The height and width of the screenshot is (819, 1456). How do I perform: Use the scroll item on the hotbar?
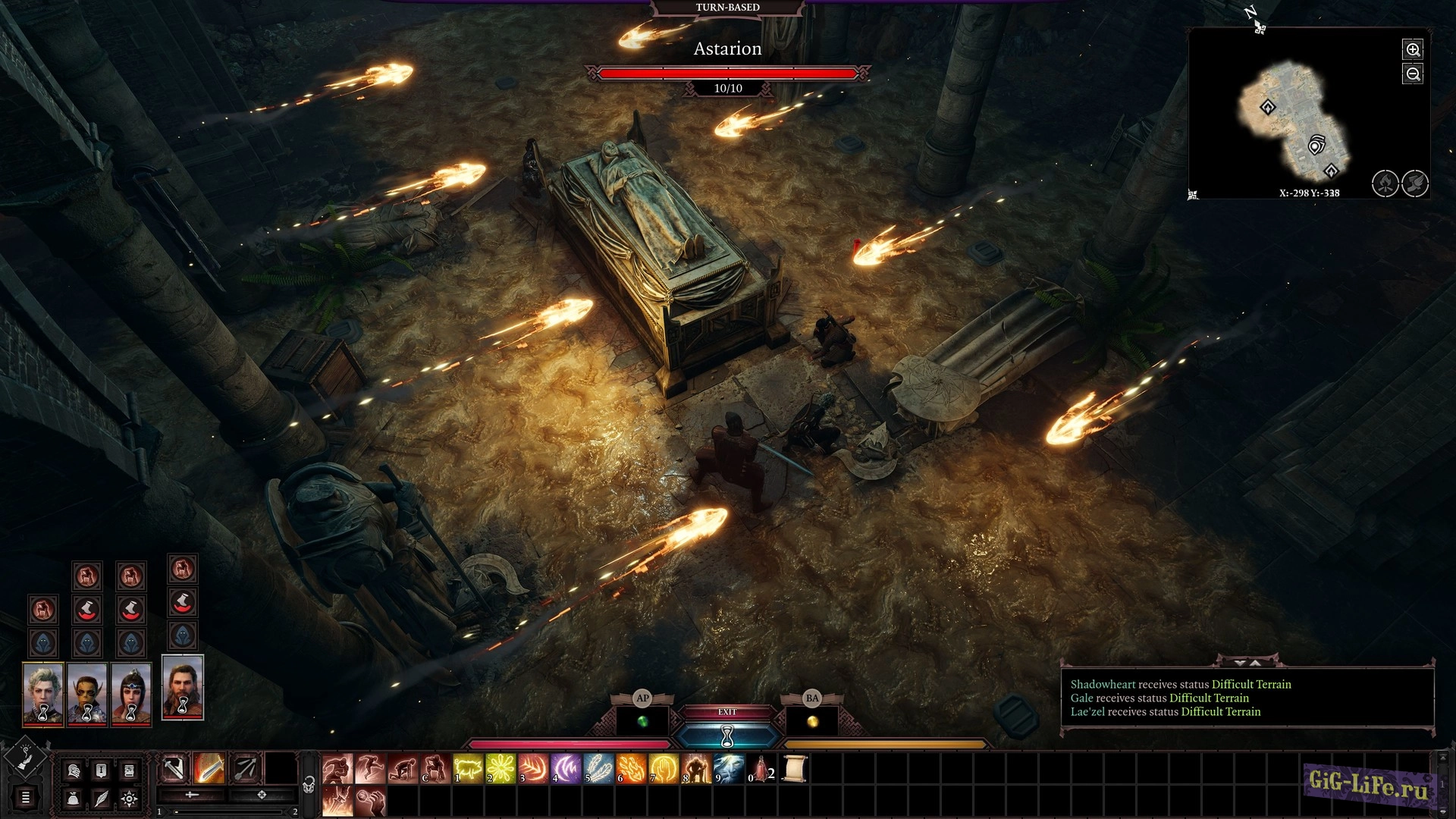coord(794,769)
